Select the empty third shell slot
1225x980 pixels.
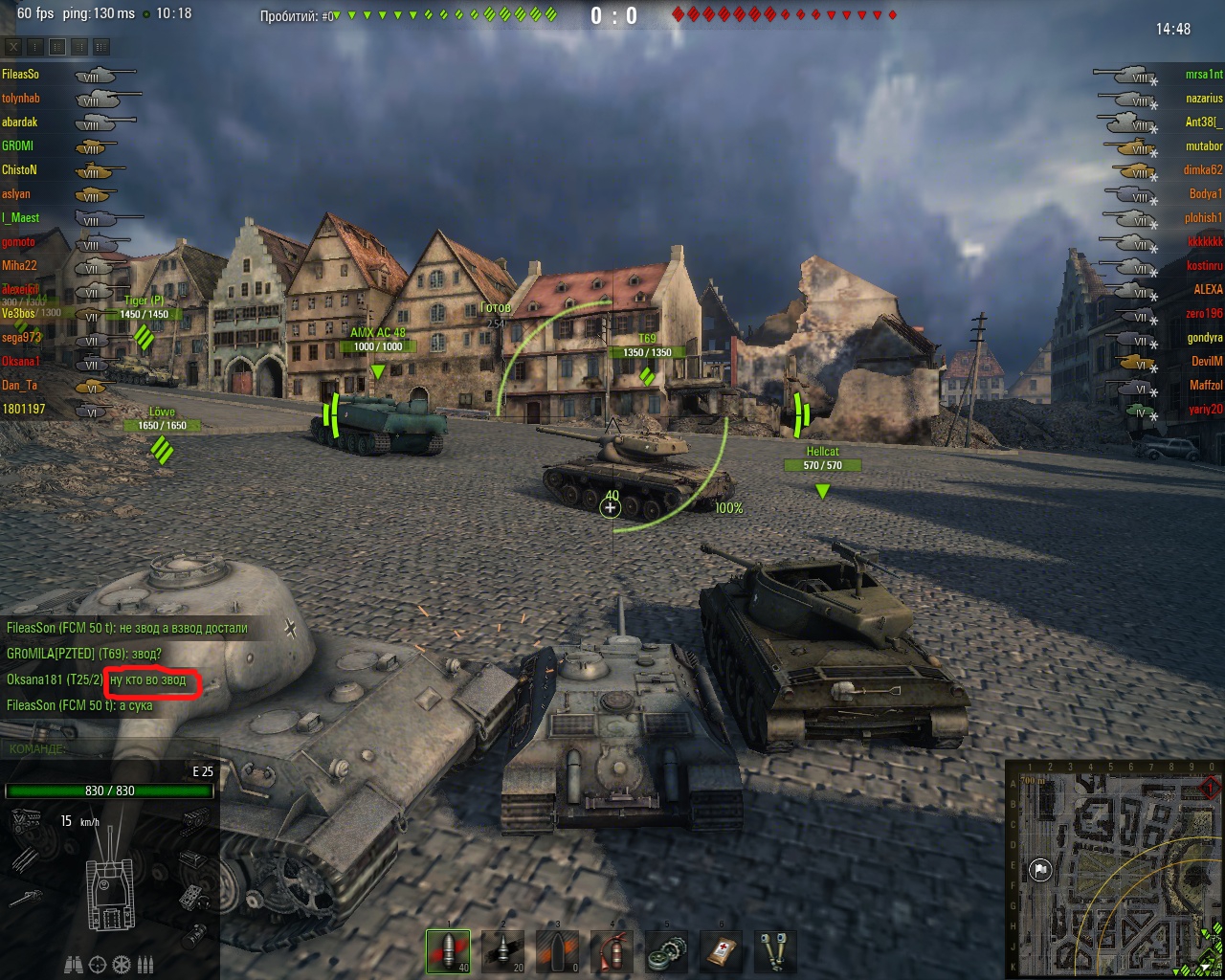pos(557,951)
